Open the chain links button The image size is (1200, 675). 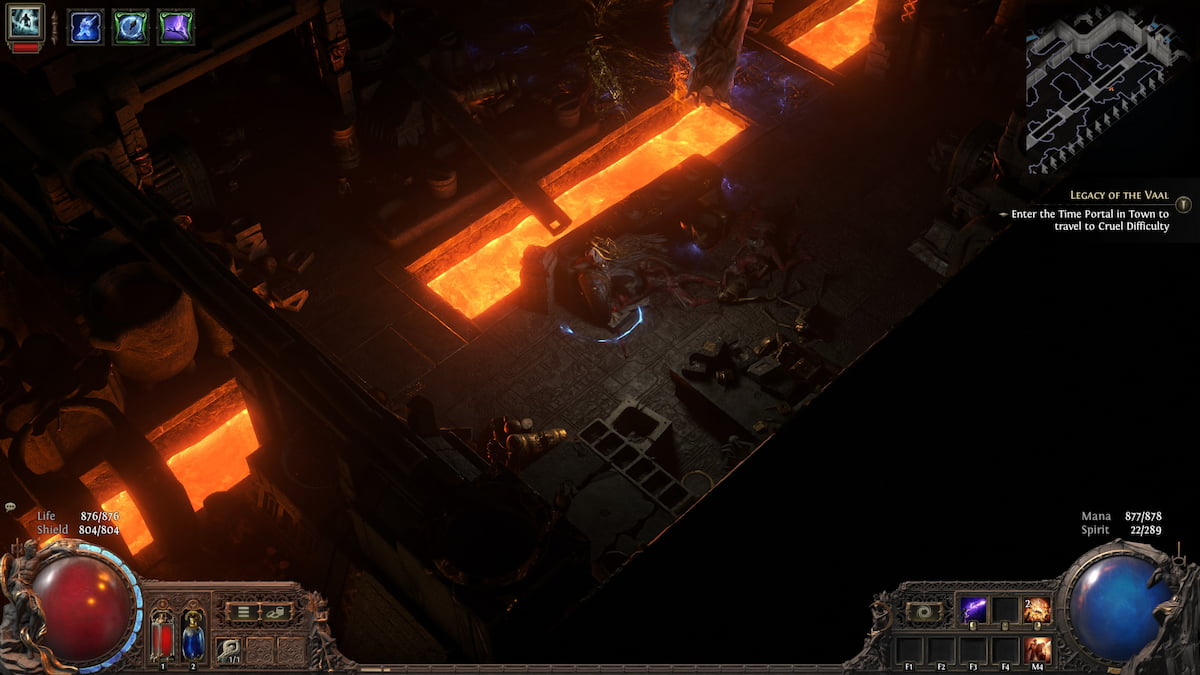pyautogui.click(x=275, y=612)
